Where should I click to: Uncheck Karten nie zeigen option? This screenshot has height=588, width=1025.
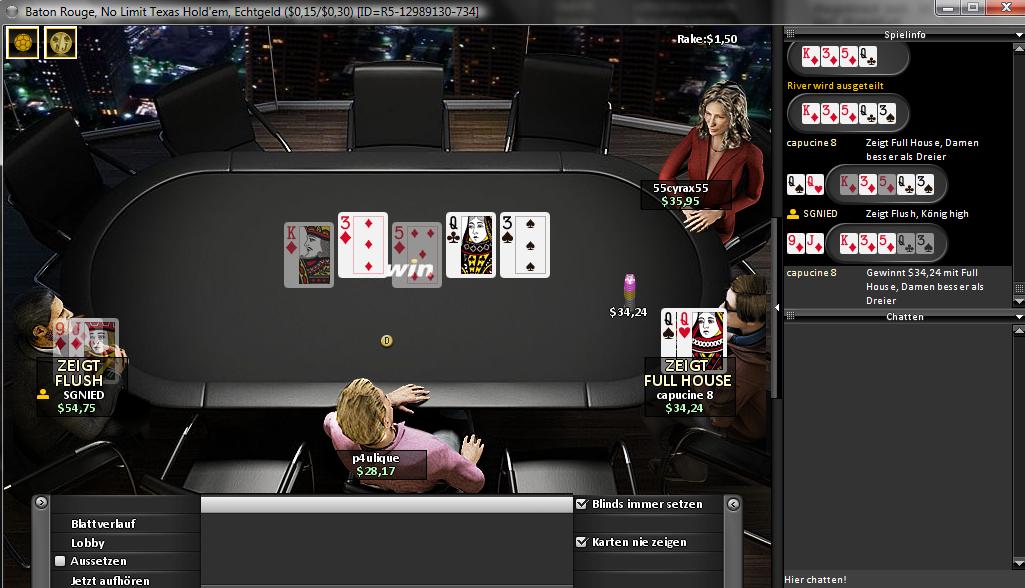[582, 542]
